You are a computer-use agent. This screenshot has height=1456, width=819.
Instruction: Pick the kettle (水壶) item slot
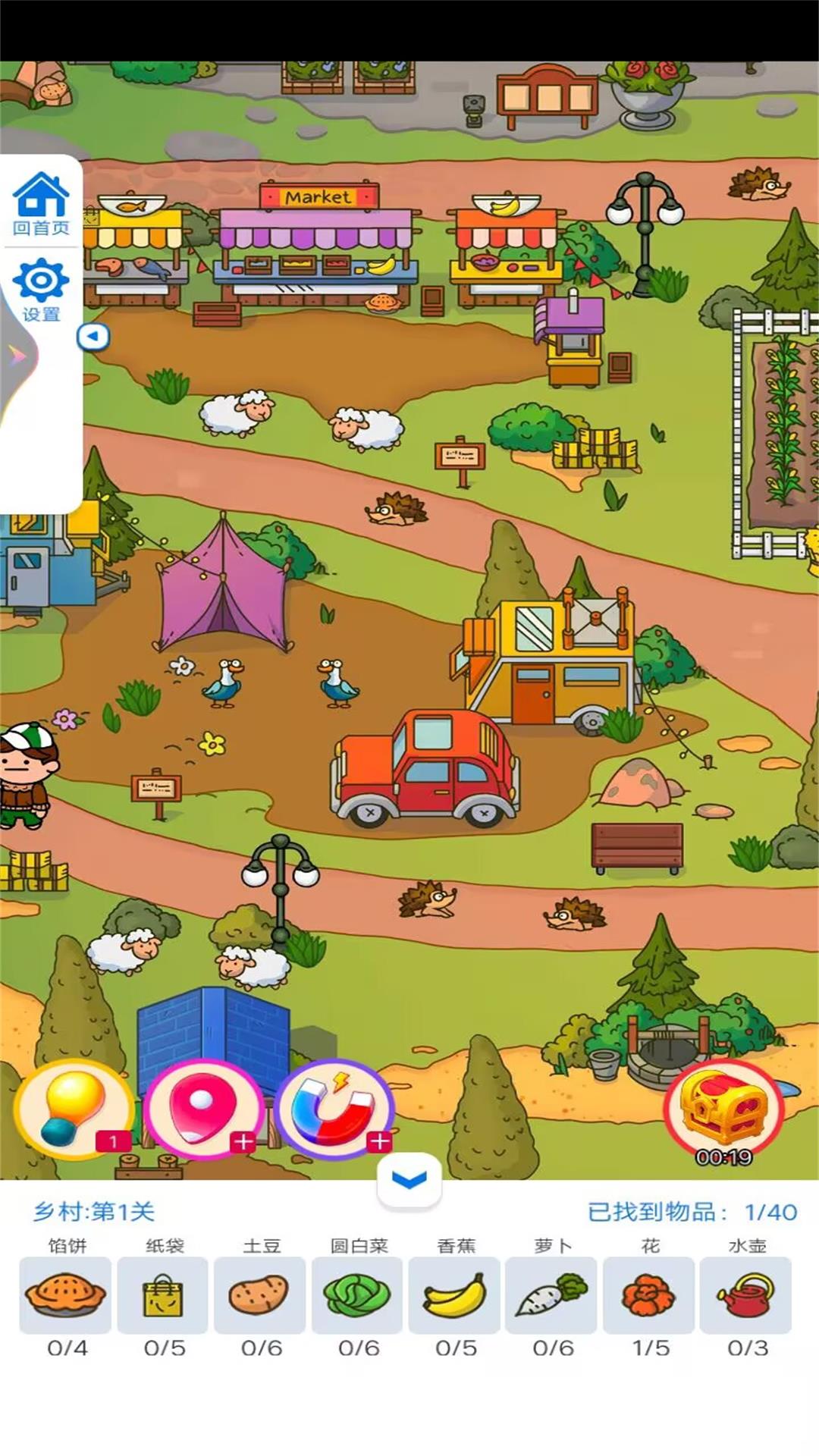coord(745,1295)
